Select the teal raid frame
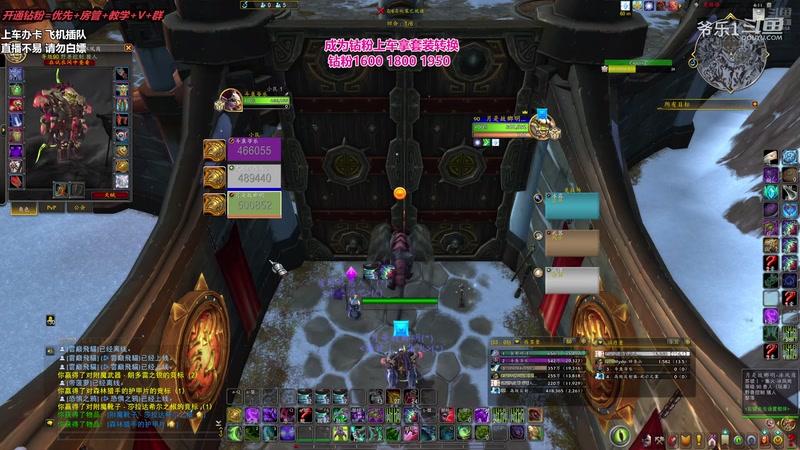Image resolution: width=800 pixels, height=450 pixels. pyautogui.click(x=572, y=205)
